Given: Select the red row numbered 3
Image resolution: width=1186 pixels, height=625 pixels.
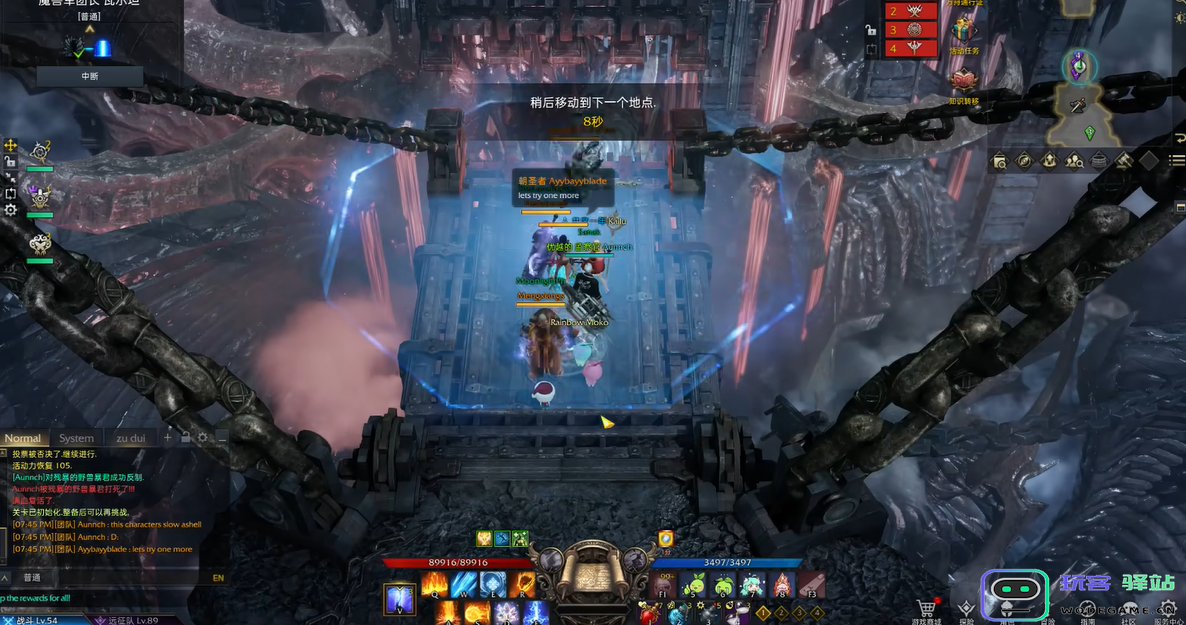Looking at the screenshot, I should tap(914, 29).
